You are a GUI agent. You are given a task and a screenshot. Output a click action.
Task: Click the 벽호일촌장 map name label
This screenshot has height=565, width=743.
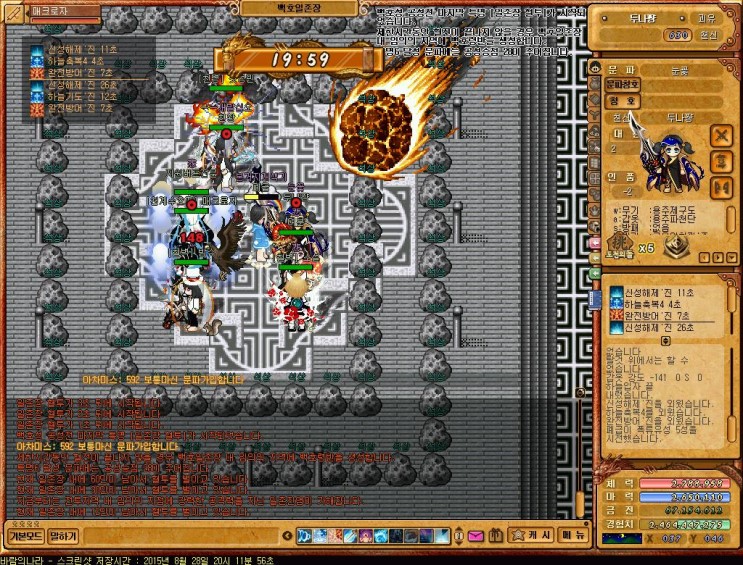pyautogui.click(x=282, y=7)
